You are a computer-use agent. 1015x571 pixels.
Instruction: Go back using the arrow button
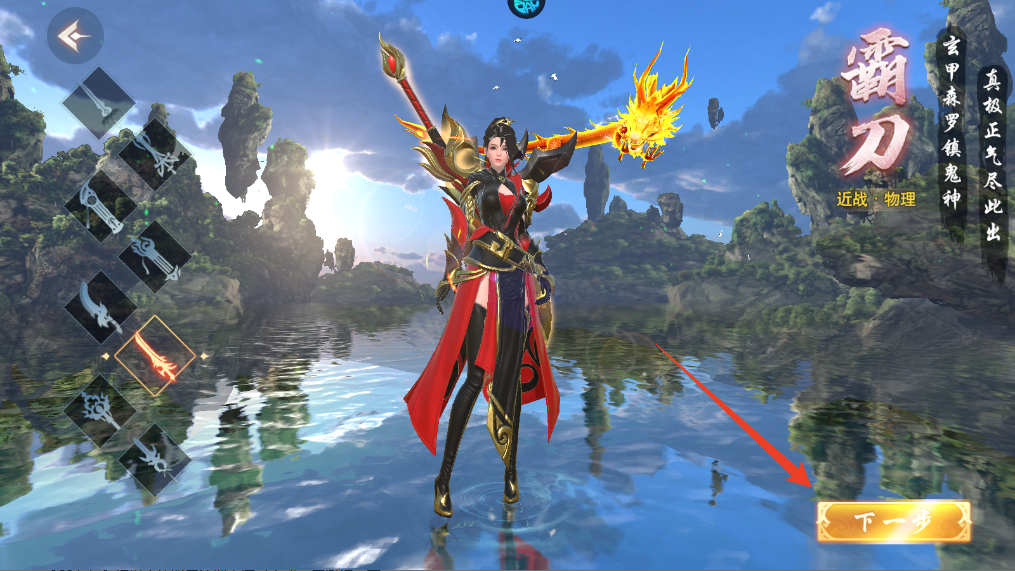click(75, 36)
